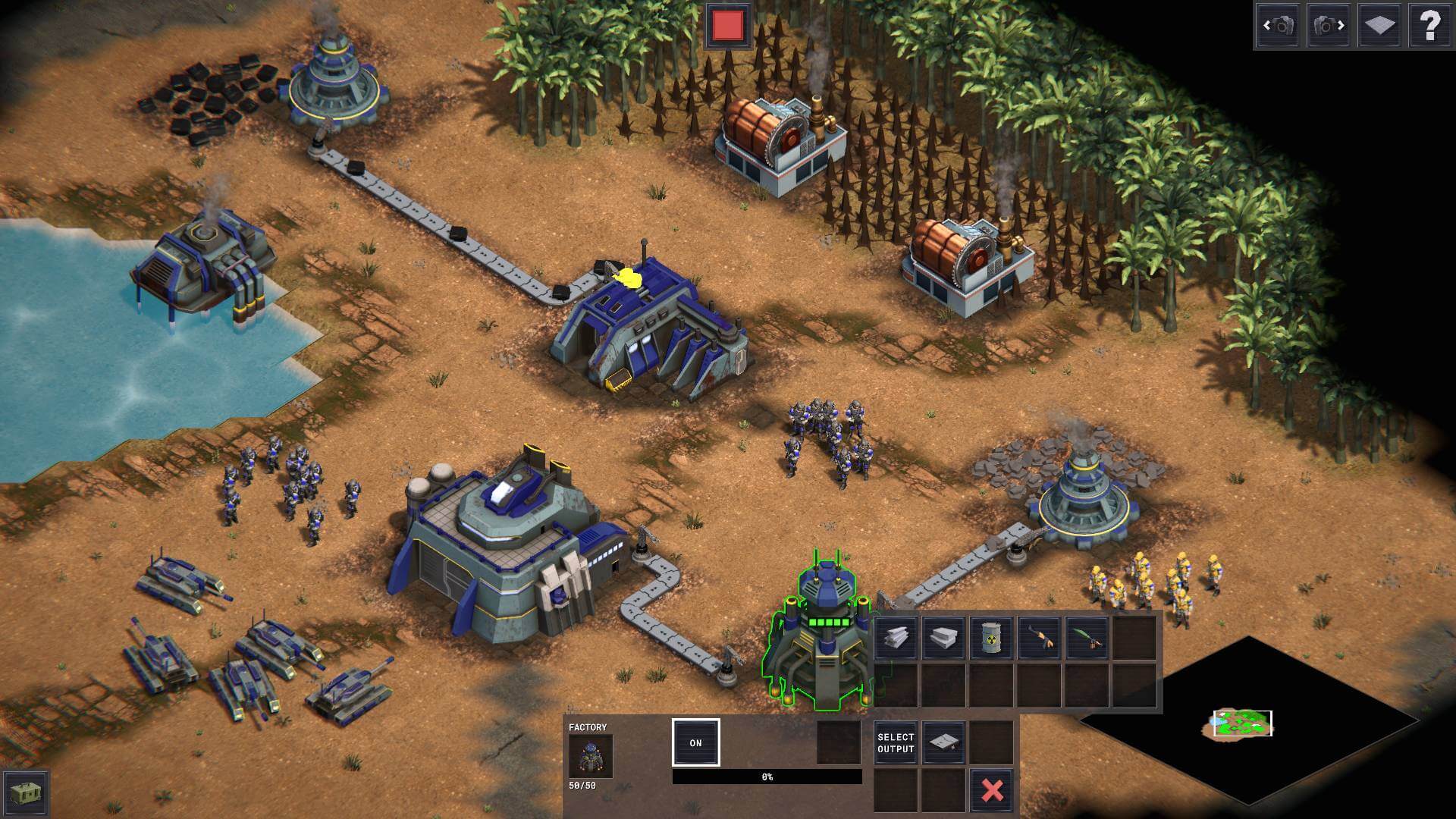This screenshot has height=819, width=1456.
Task: Pick the assault rifle output item
Action: tap(1039, 637)
